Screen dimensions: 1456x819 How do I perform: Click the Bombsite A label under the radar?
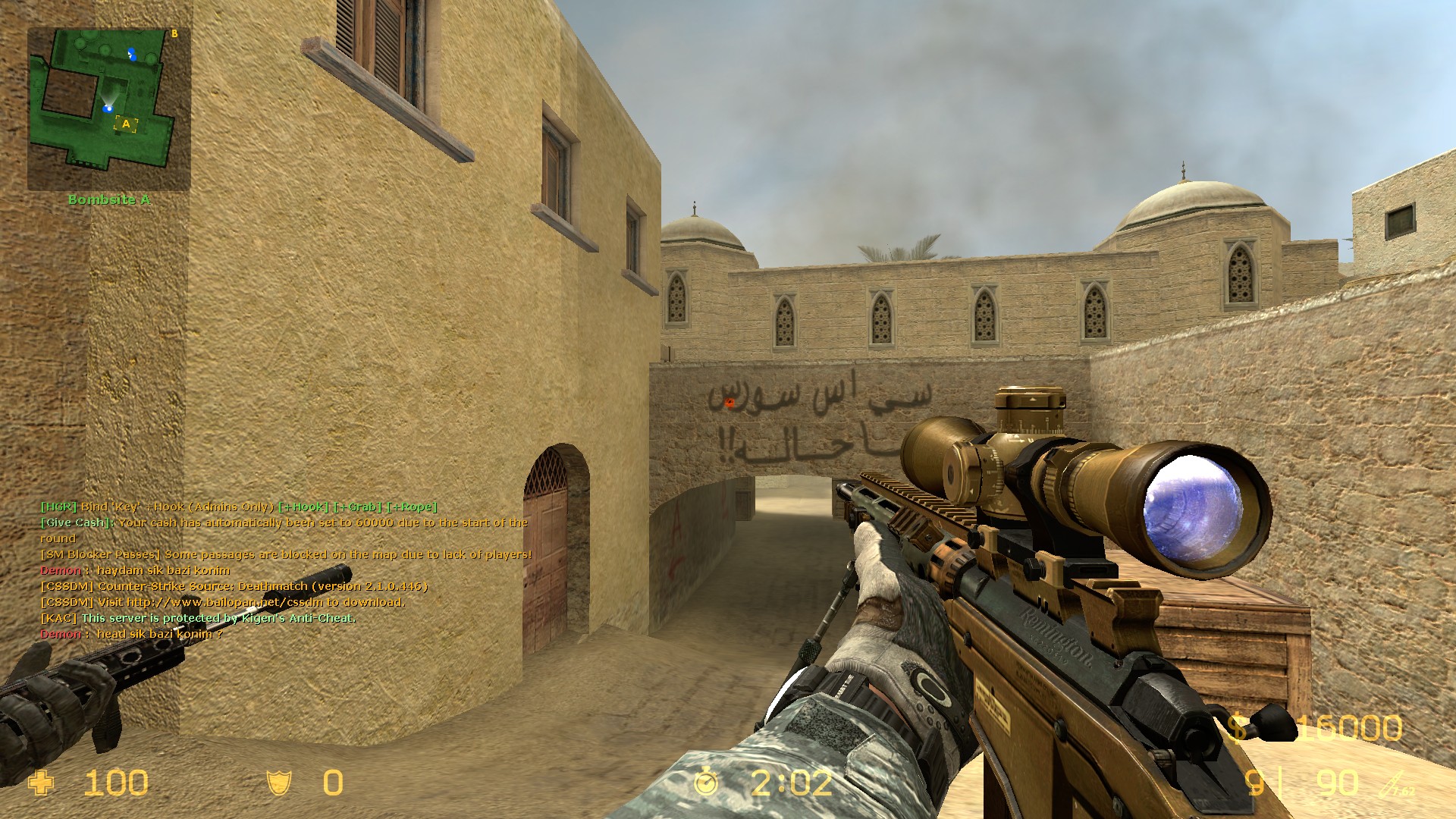click(111, 200)
